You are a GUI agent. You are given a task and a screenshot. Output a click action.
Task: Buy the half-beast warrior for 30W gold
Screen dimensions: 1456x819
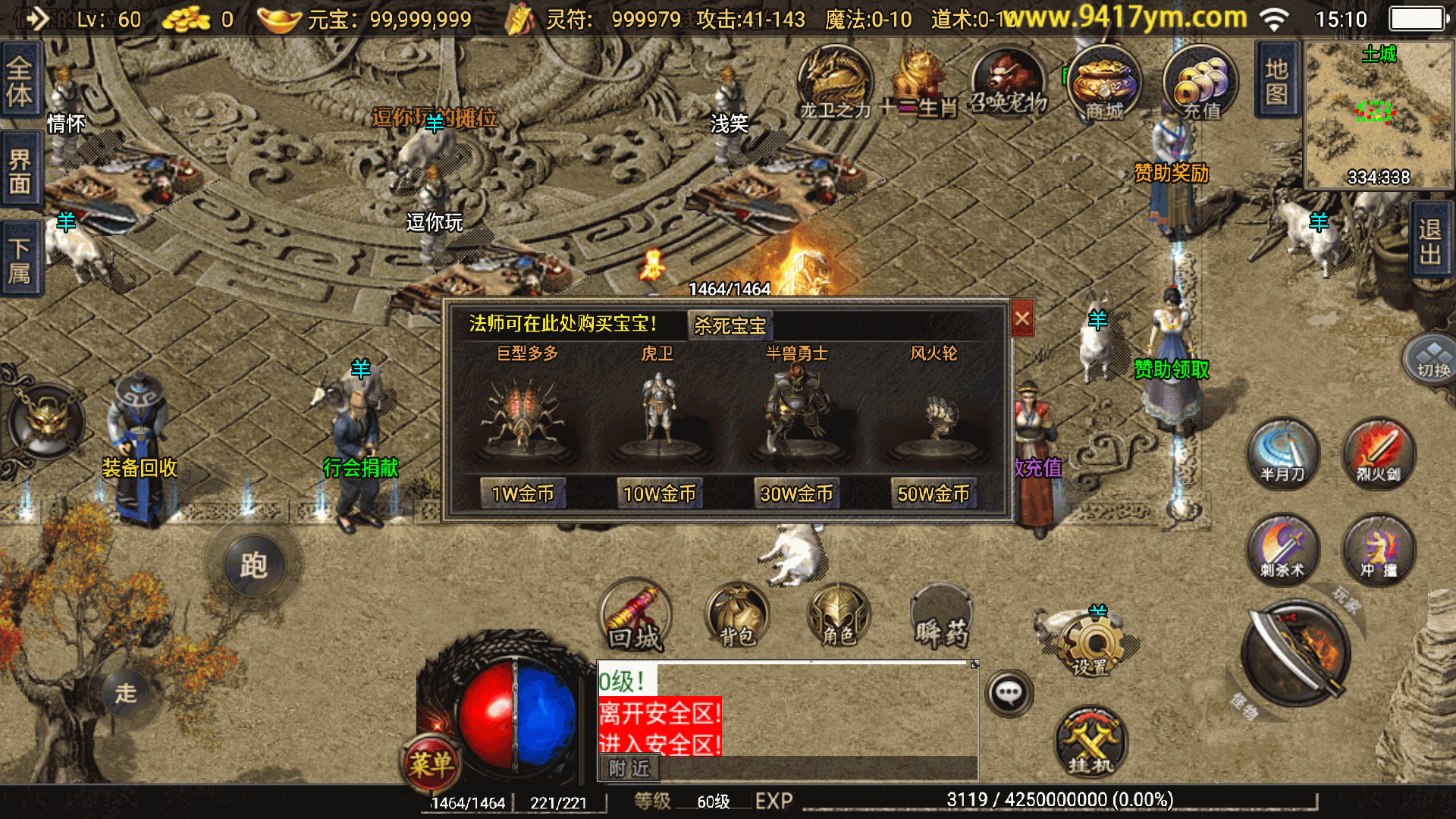pos(796,494)
